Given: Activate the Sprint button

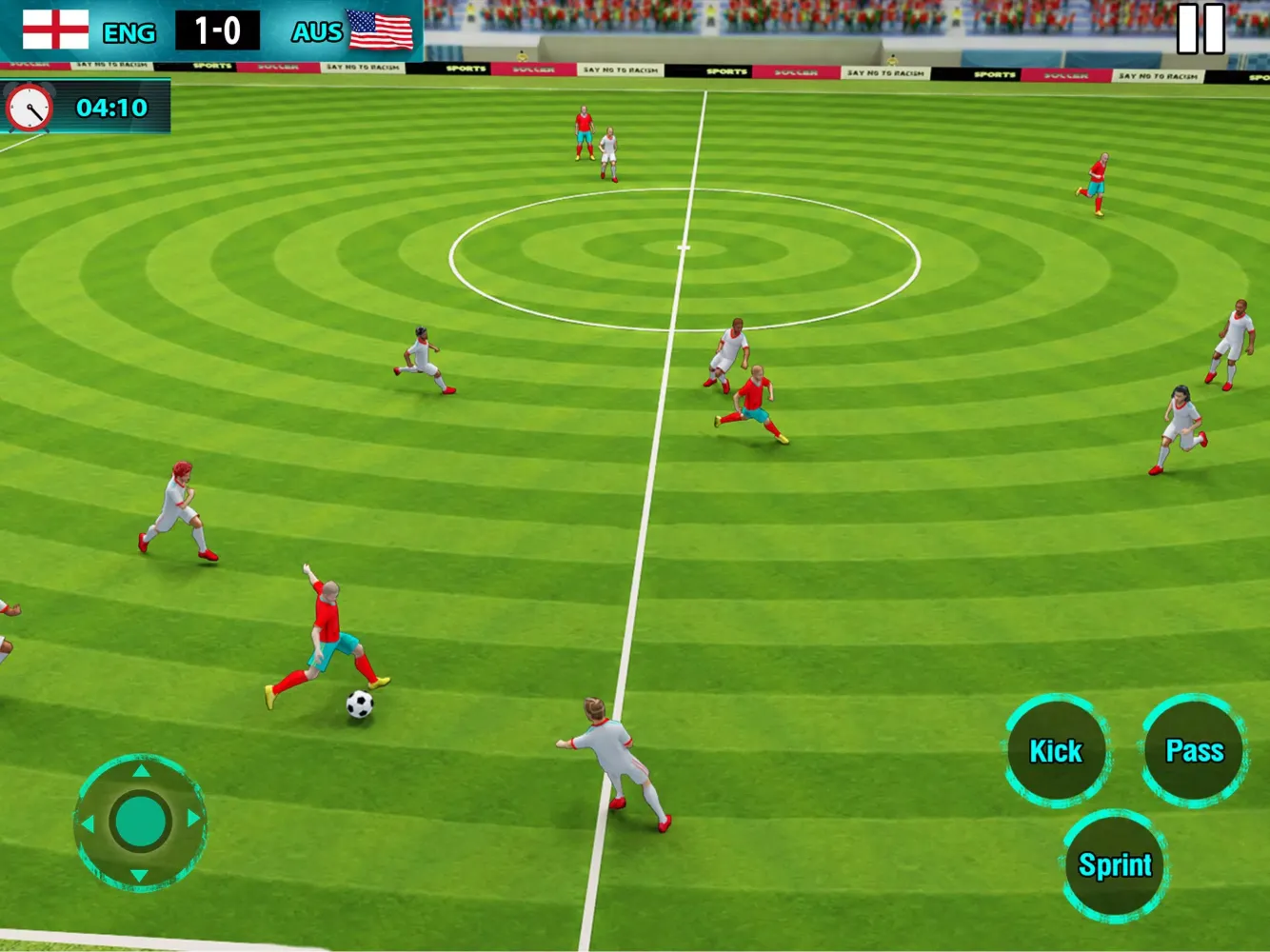Looking at the screenshot, I should point(1114,864).
